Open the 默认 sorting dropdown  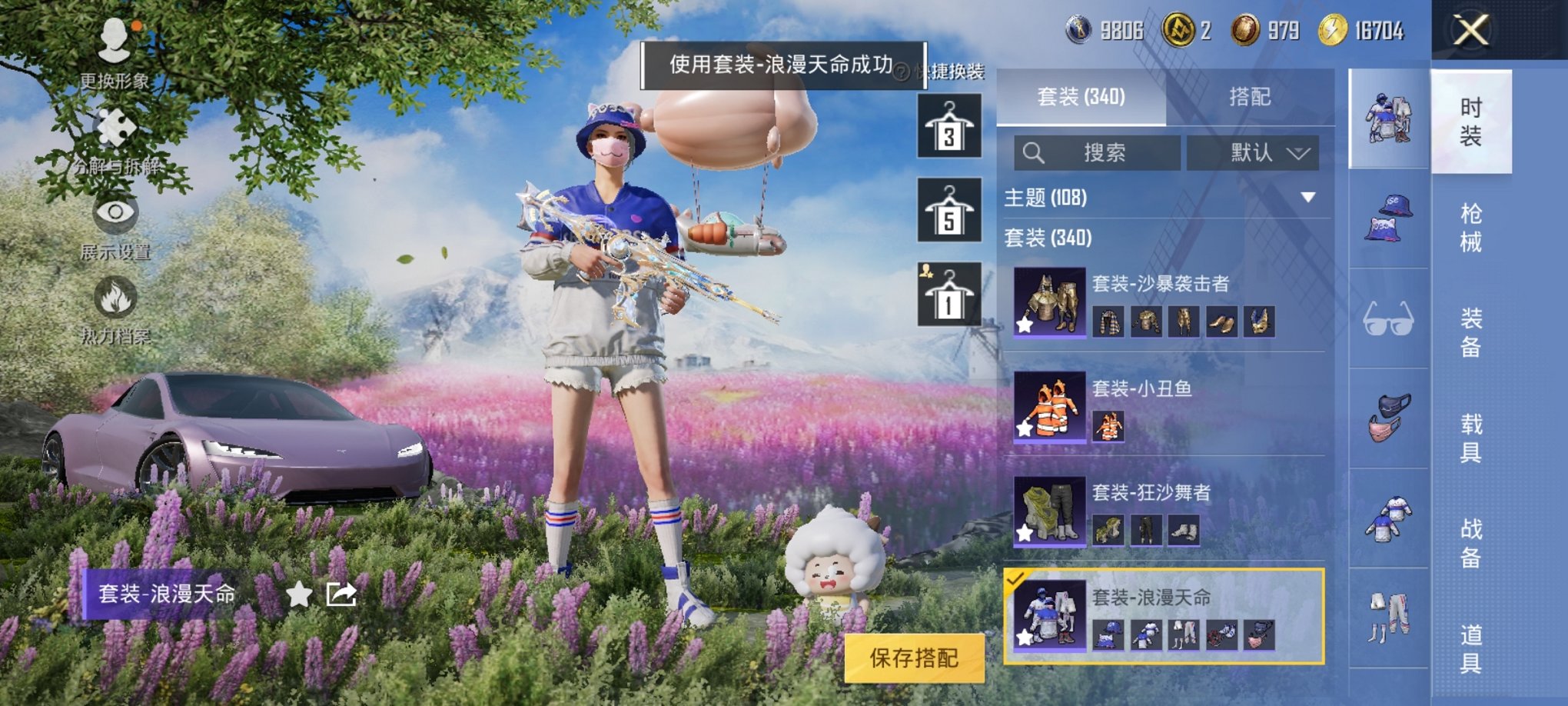coord(1251,153)
